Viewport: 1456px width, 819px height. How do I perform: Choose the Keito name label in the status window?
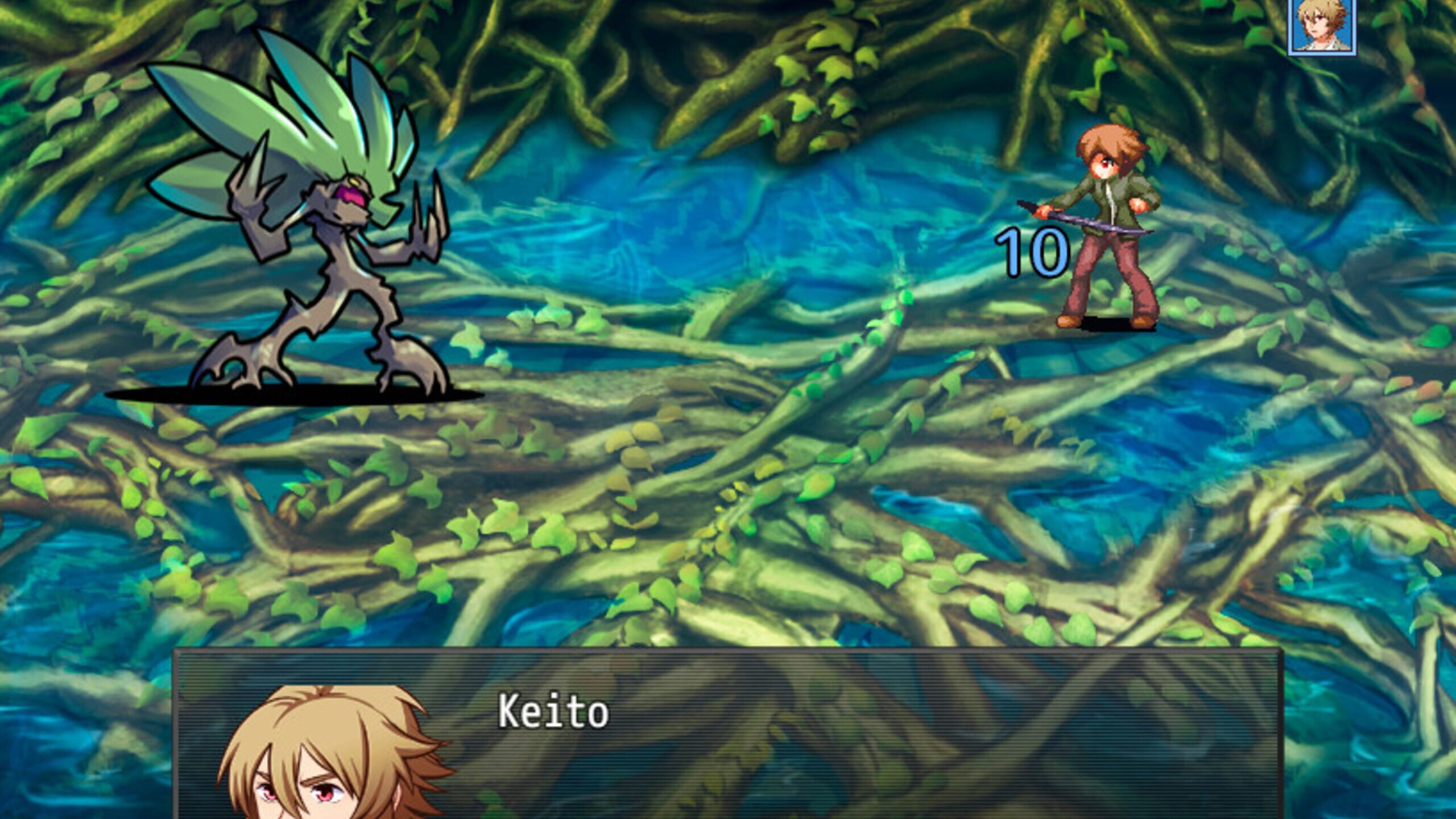(553, 713)
